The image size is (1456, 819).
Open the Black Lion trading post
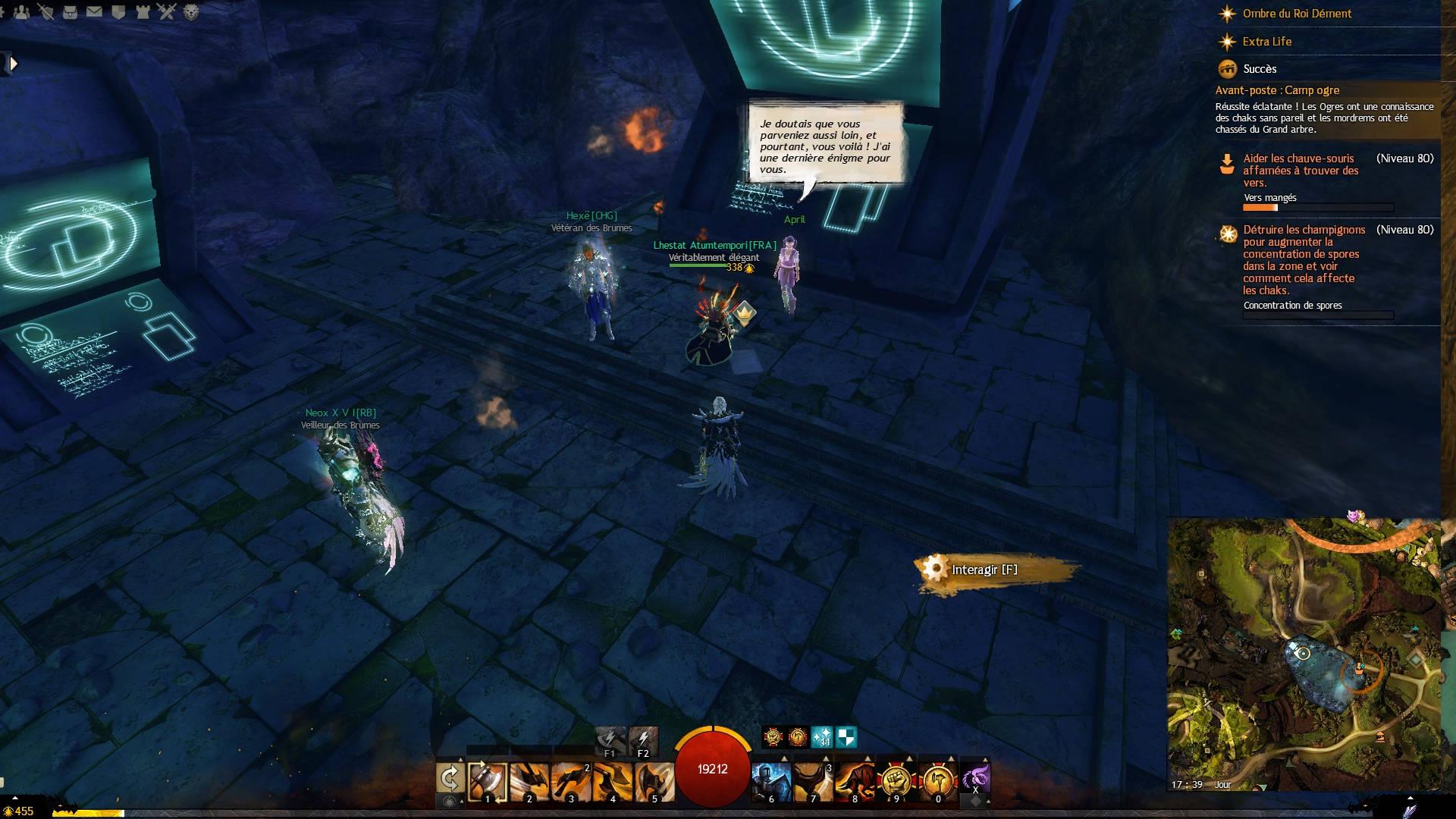(190, 11)
